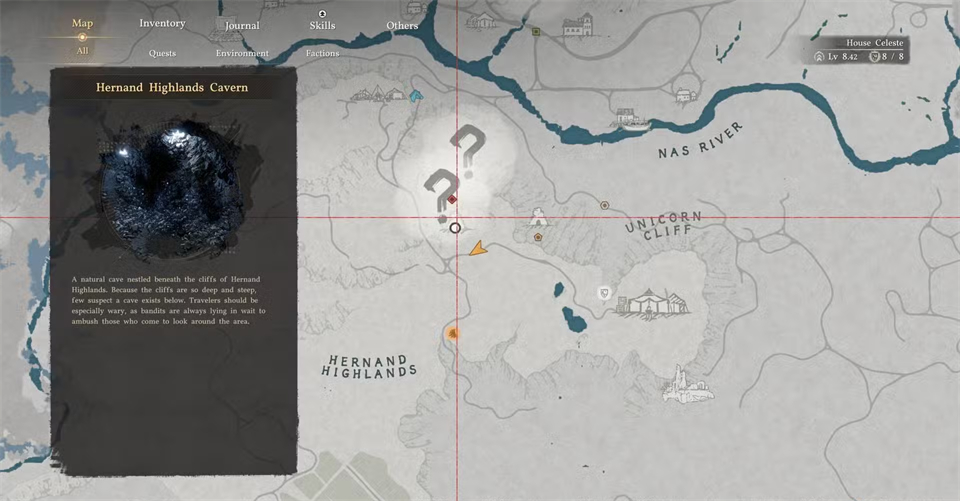Screen dimensions: 960x501
Task: Select the Others tab
Action: point(402,25)
